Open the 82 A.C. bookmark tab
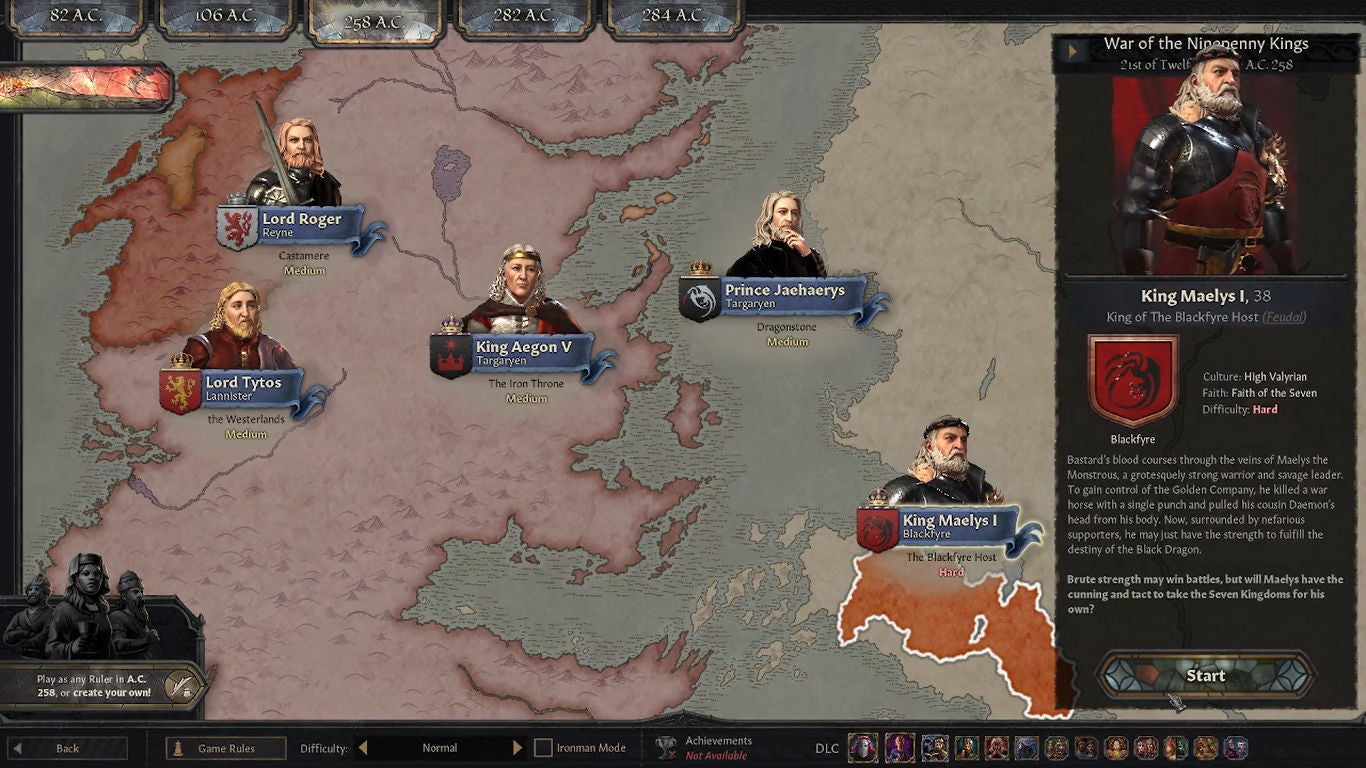This screenshot has width=1366, height=768. (76, 16)
